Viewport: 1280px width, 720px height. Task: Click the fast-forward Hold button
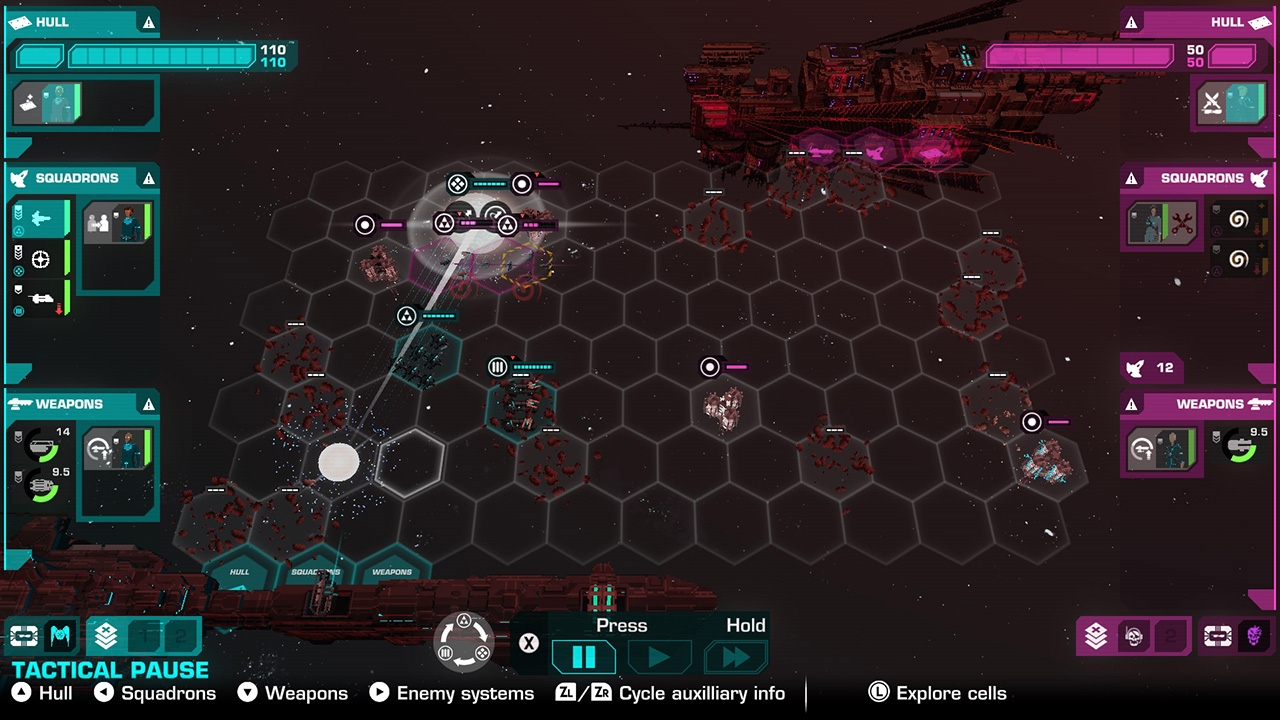[737, 657]
